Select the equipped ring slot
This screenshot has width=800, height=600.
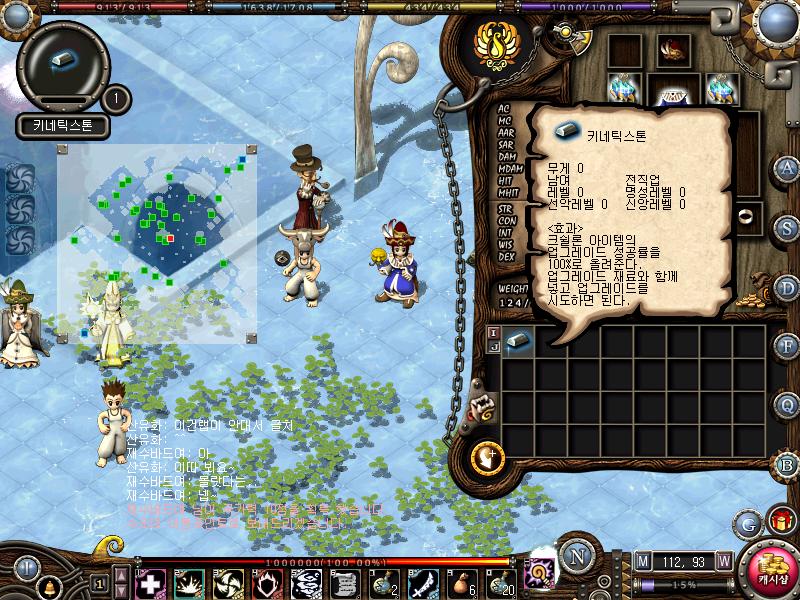(x=745, y=216)
